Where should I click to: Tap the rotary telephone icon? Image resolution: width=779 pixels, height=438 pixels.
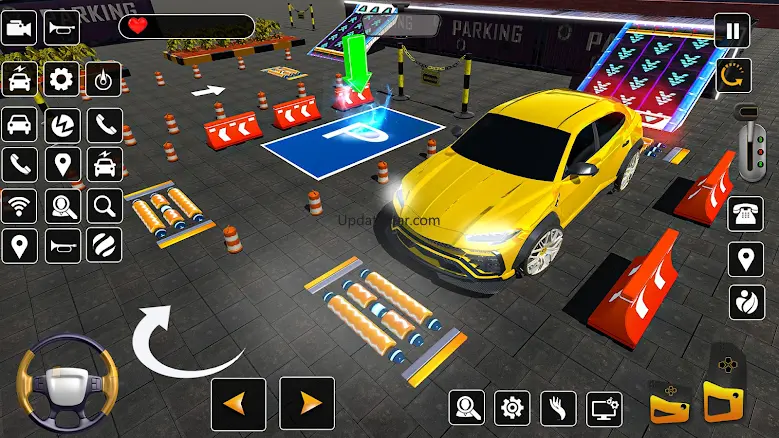tap(744, 213)
